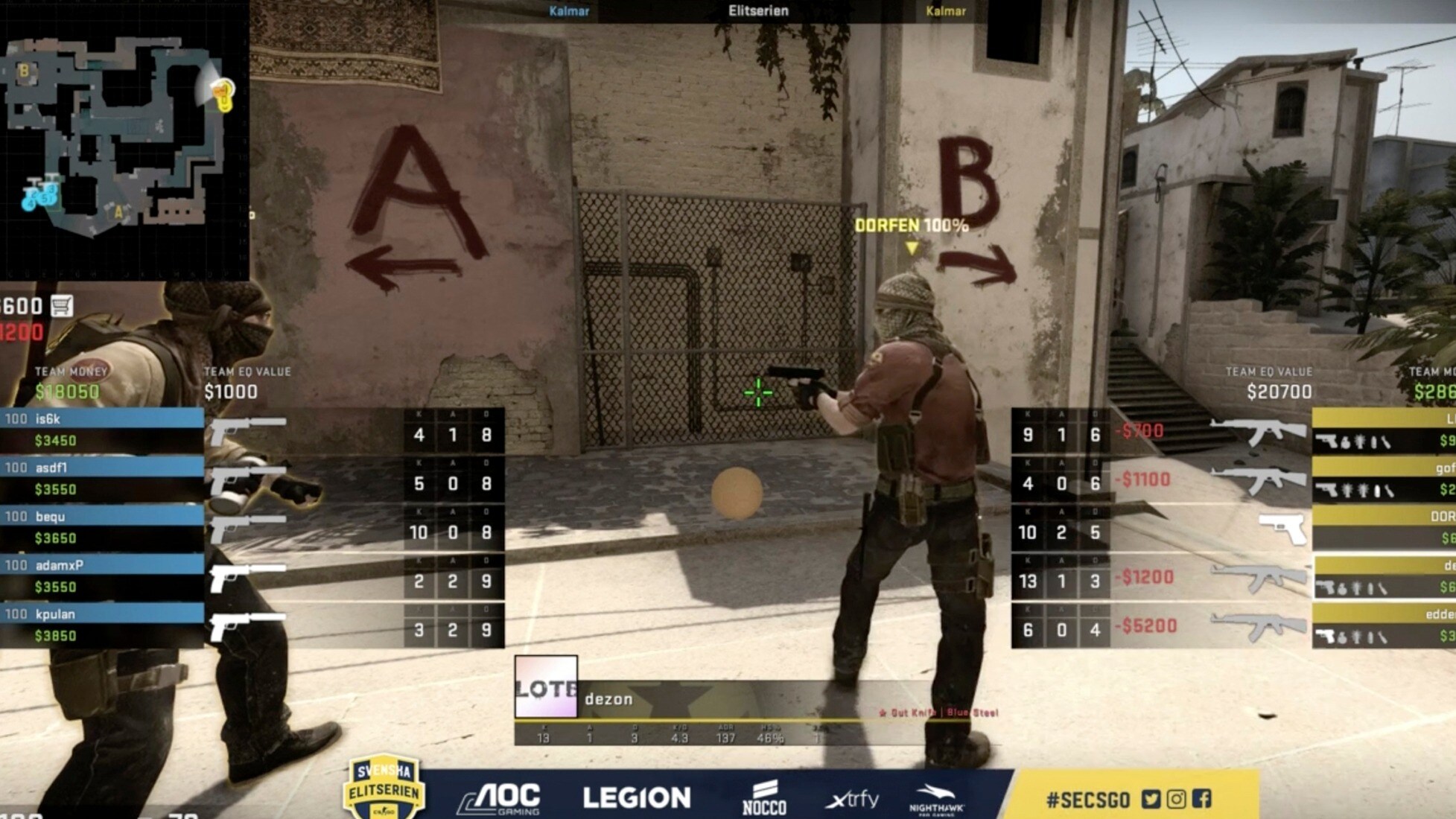Select the Elitserien label in the top bar
1456x819 pixels.
click(757, 12)
